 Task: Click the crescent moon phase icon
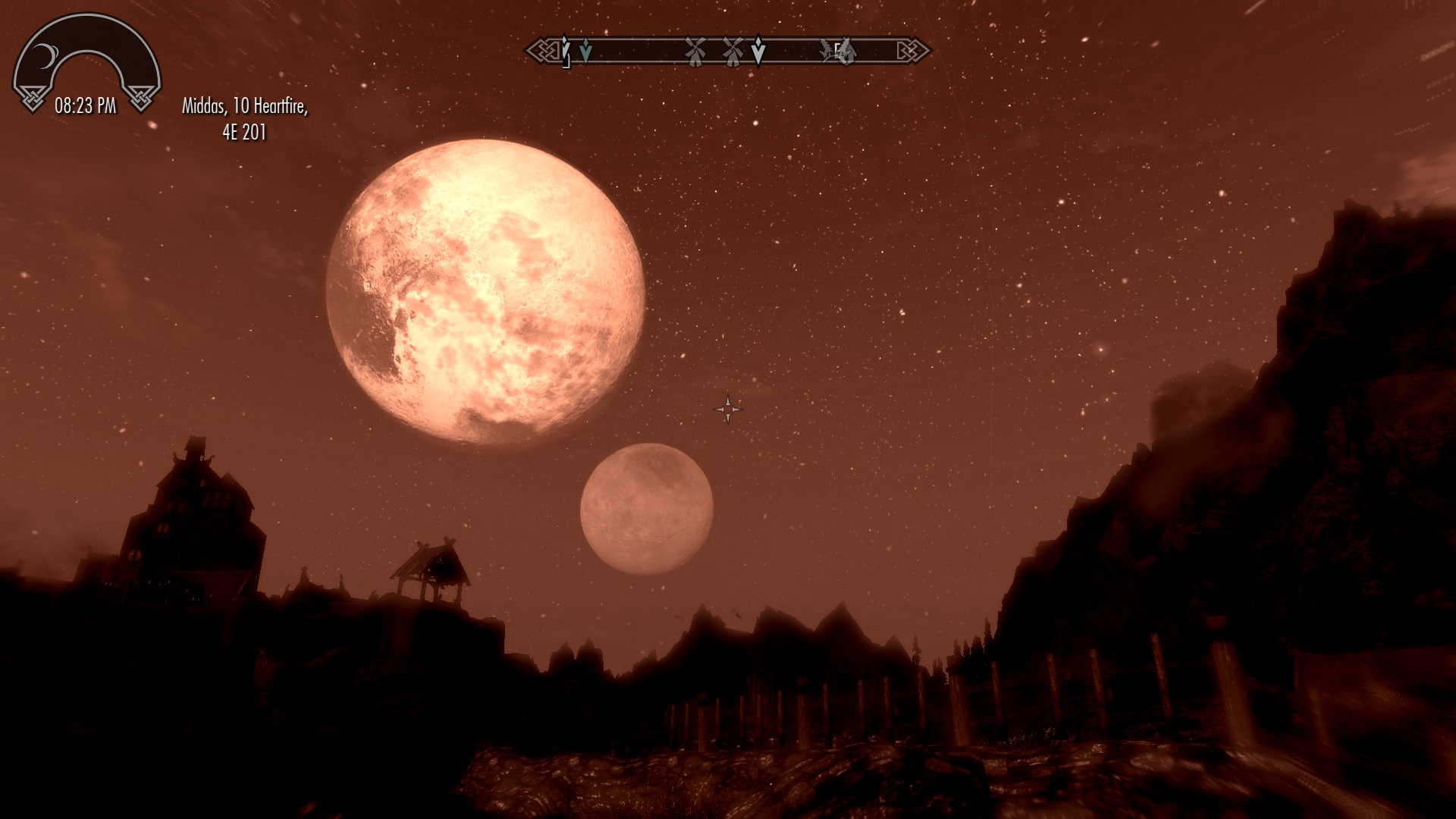pos(47,55)
